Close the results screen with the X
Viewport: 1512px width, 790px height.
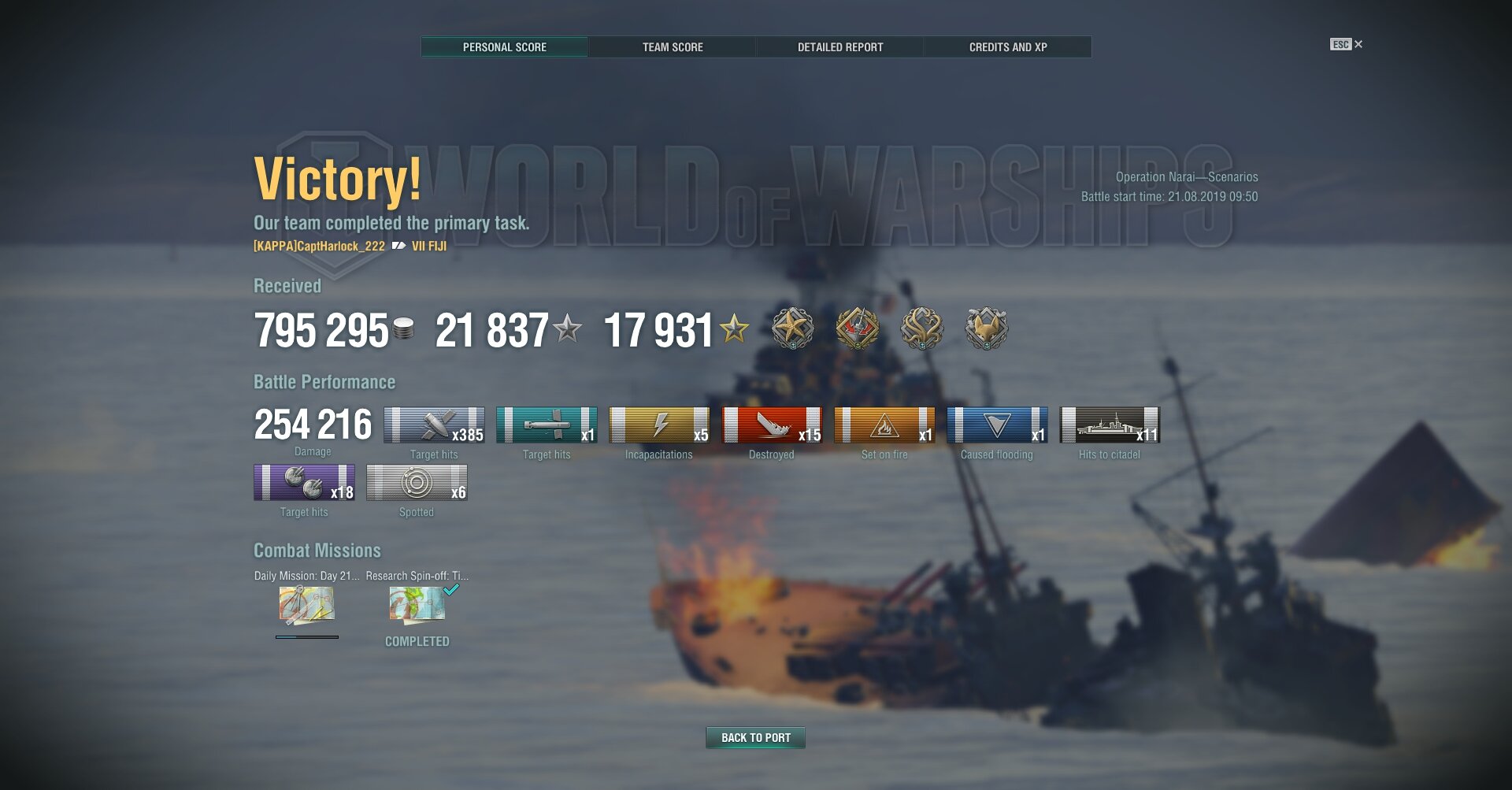click(1358, 44)
